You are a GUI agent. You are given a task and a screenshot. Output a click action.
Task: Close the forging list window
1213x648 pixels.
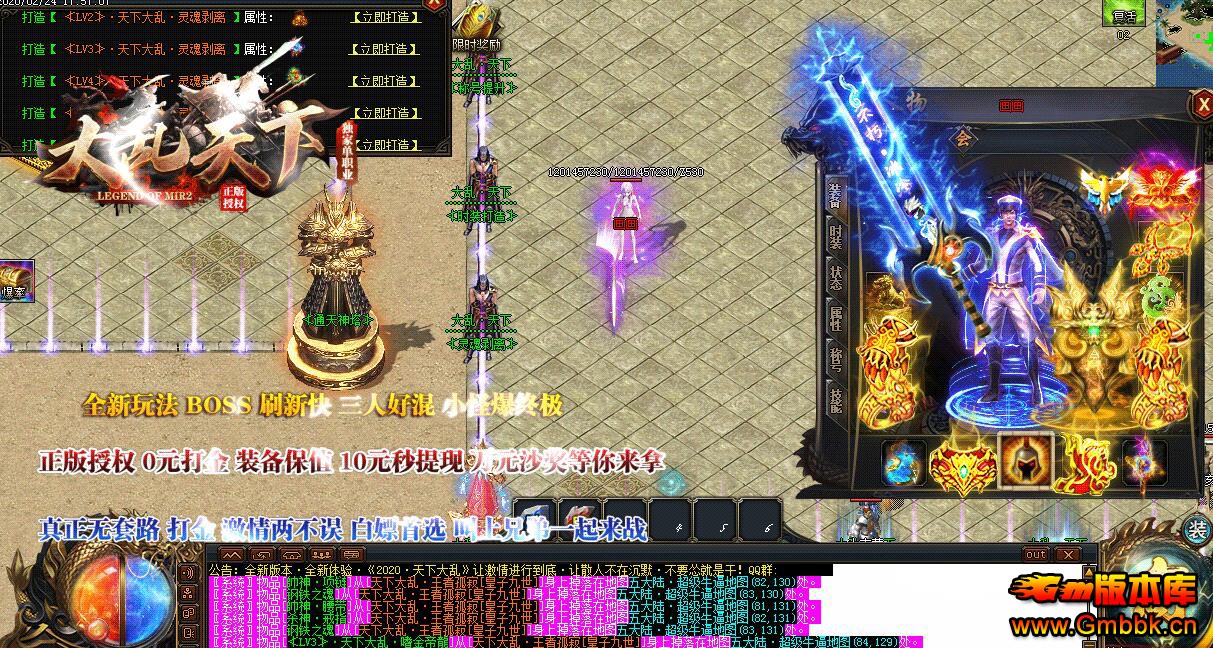point(433,5)
